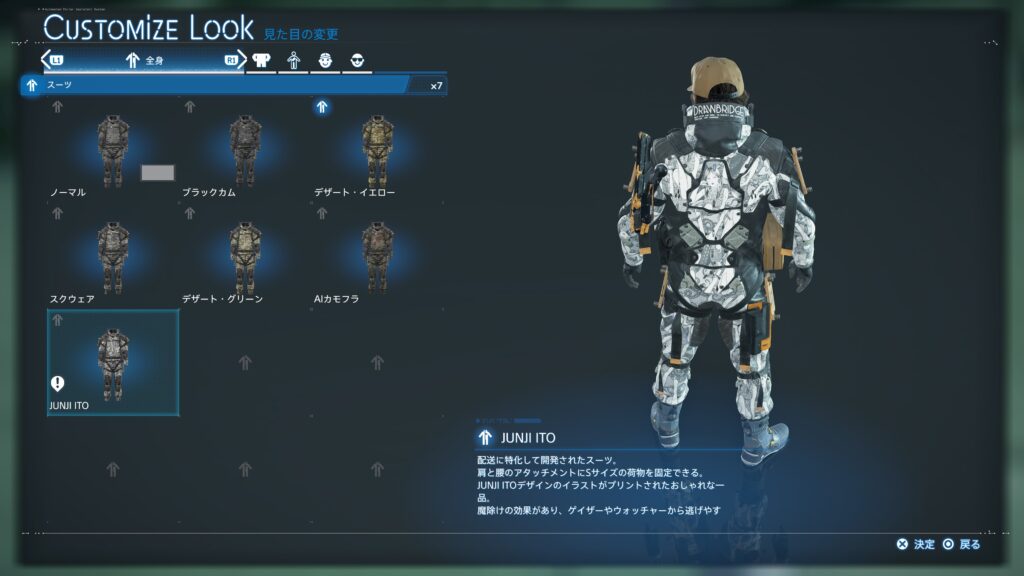Open the shirt-icon clothing tab
The image size is (1024, 576).
tap(262, 60)
